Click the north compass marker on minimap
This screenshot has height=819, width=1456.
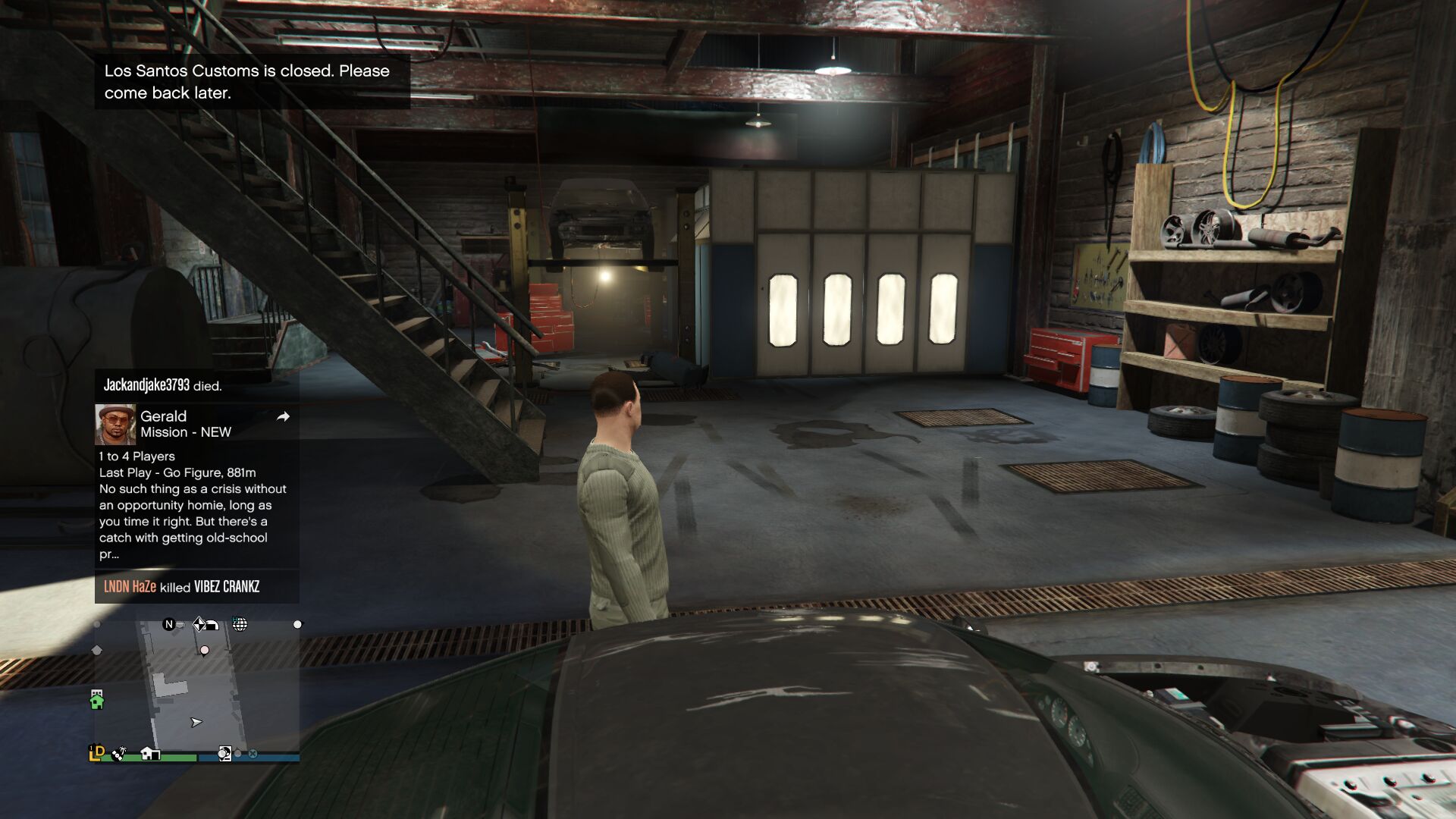coord(168,624)
